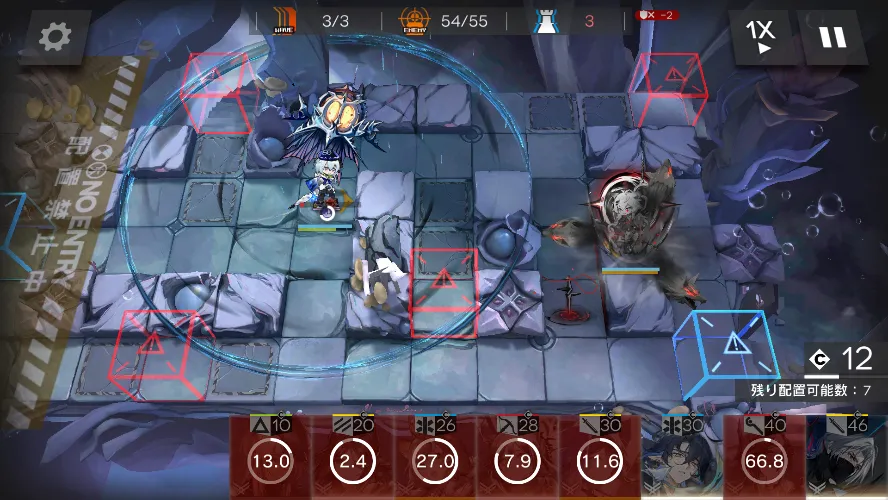
Task: Select the cost 10 operator card
Action: pos(270,458)
